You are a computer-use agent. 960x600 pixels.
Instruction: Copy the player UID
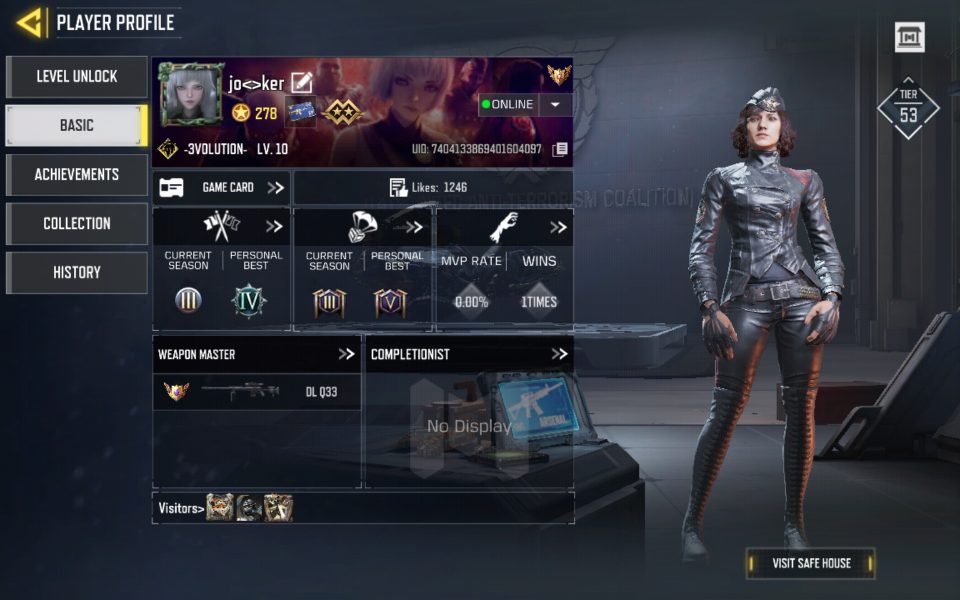point(560,149)
